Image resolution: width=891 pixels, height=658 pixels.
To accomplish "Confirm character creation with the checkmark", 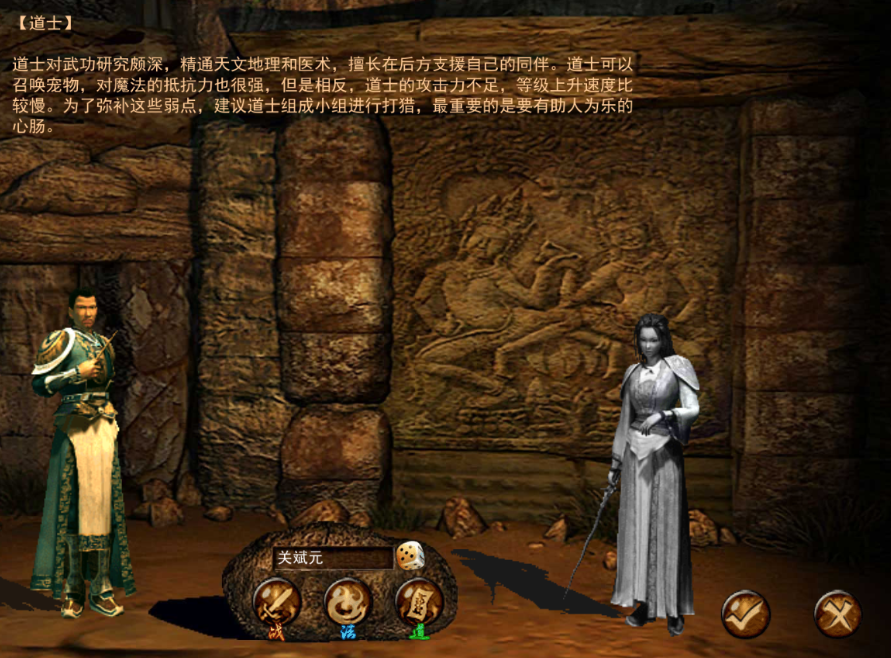I will pyautogui.click(x=745, y=612).
